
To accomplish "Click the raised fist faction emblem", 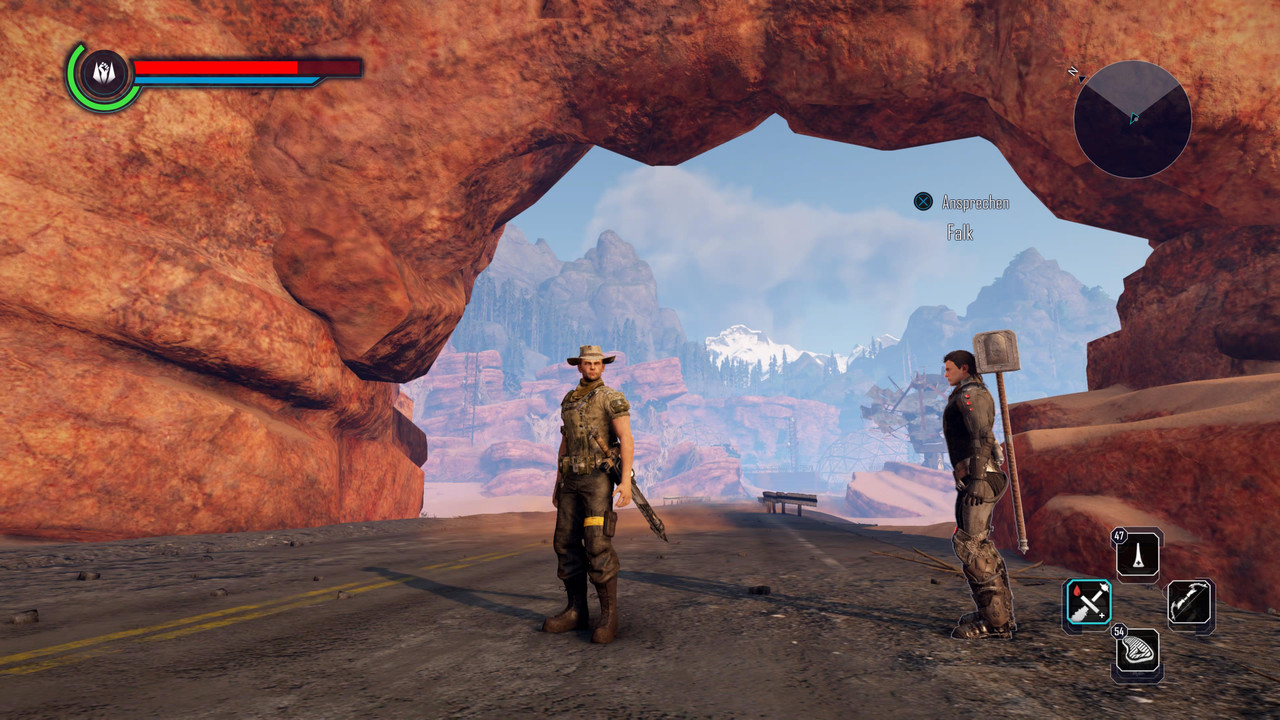I will tap(103, 74).
